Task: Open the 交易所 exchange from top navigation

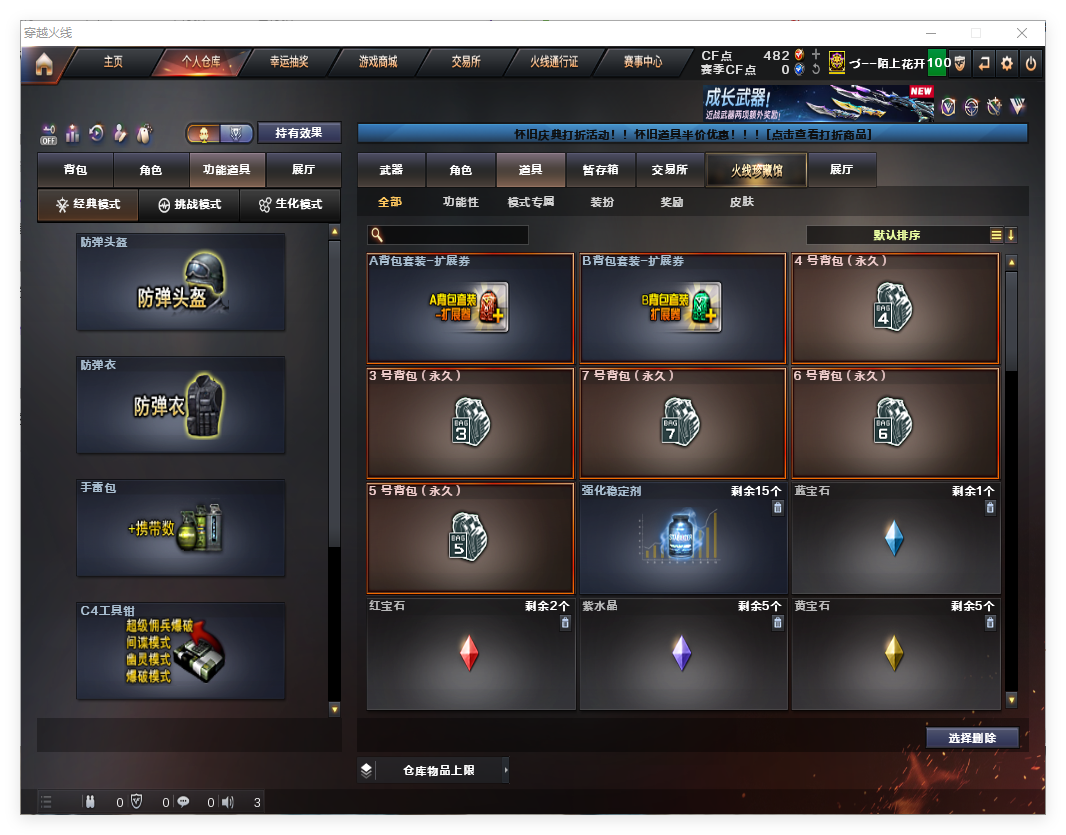Action: pos(466,62)
